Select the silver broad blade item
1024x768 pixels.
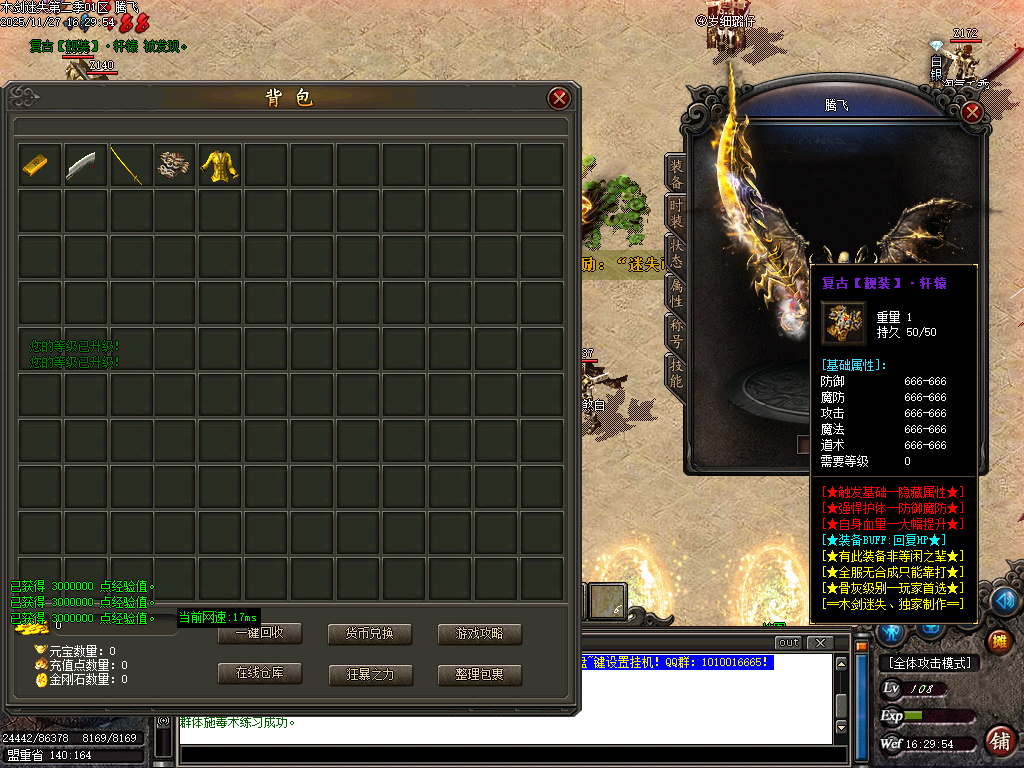80,165
